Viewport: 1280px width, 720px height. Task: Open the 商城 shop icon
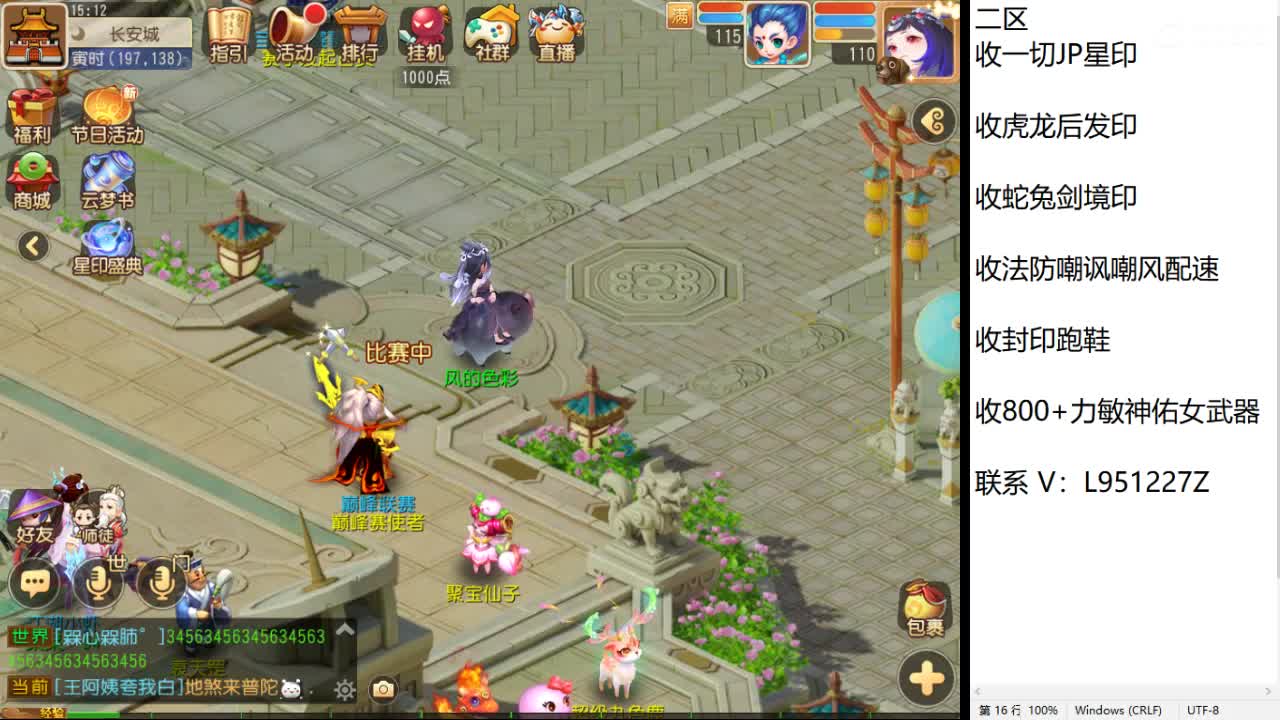(33, 180)
